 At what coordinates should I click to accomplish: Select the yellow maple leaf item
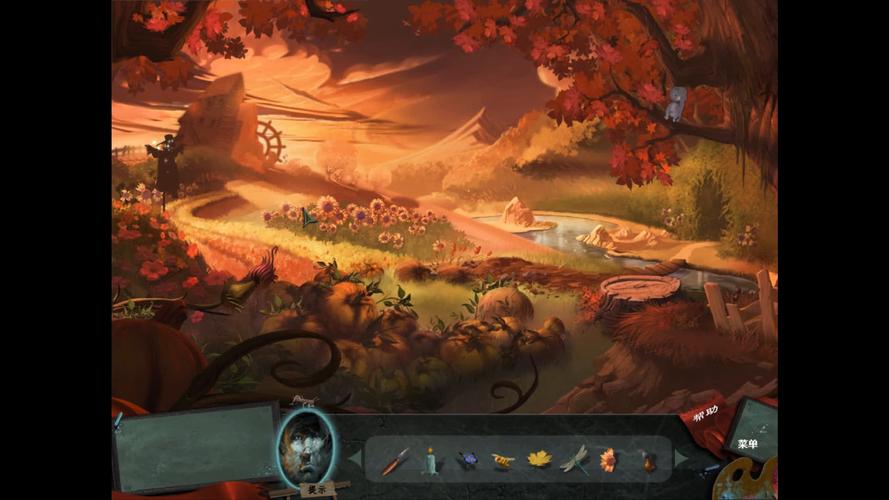click(x=539, y=459)
